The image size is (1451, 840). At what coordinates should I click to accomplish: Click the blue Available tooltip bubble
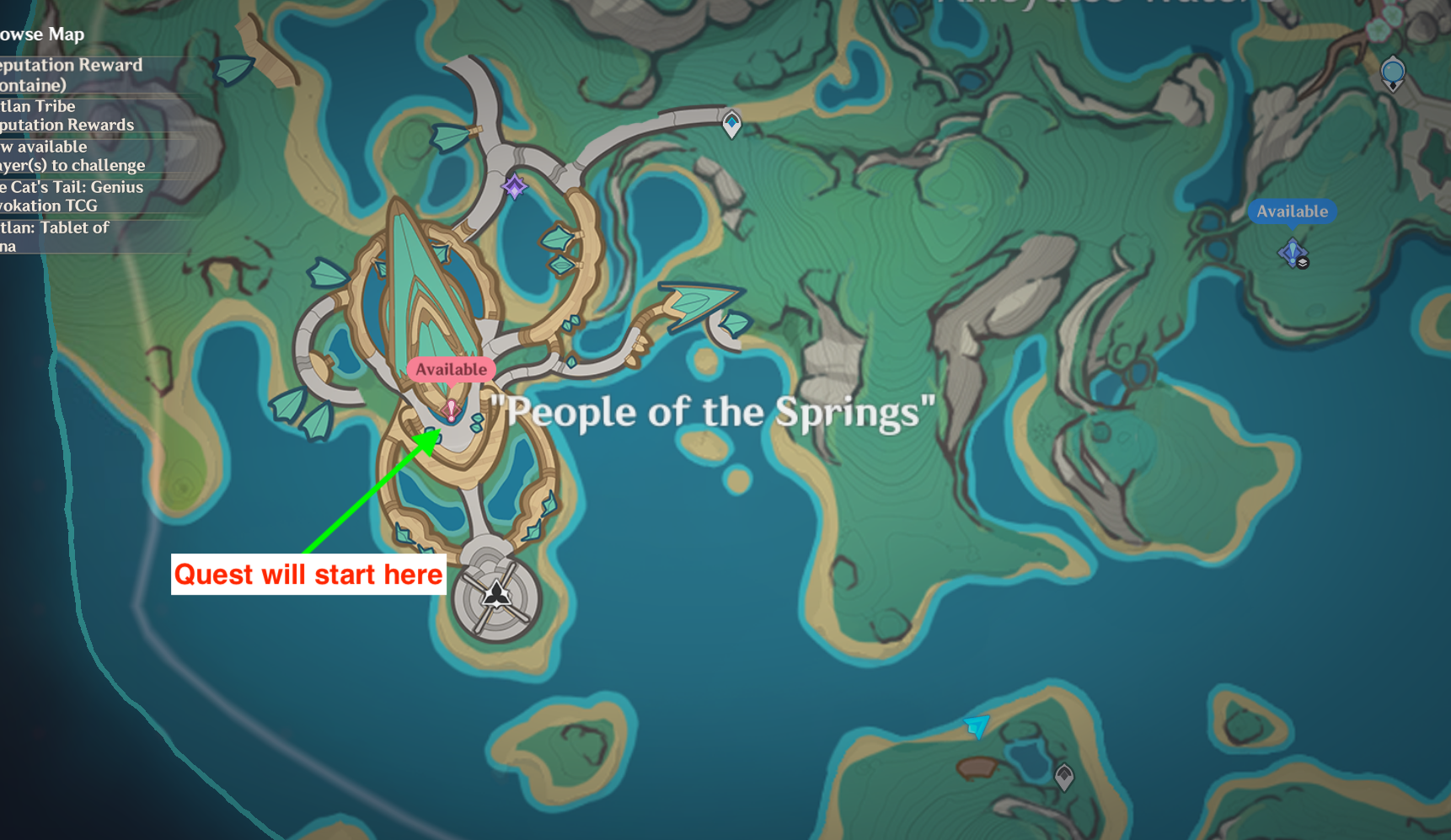click(1292, 211)
